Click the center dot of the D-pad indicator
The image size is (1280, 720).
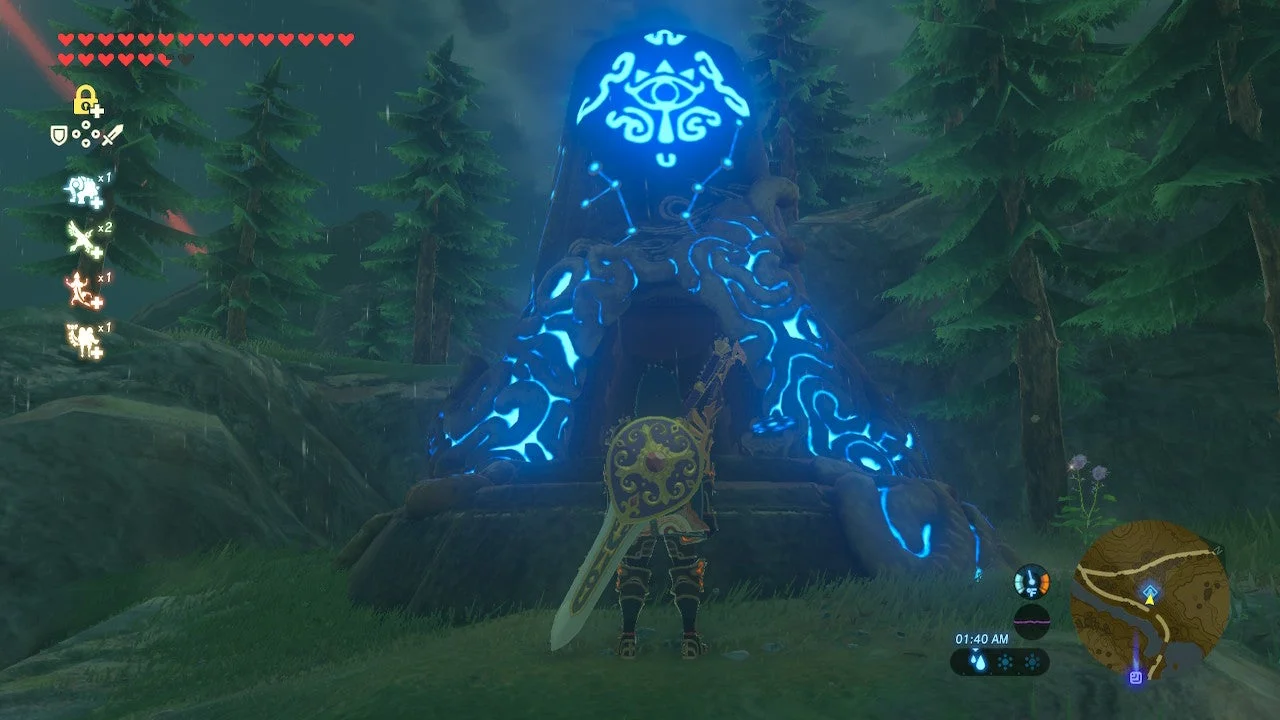[85, 135]
